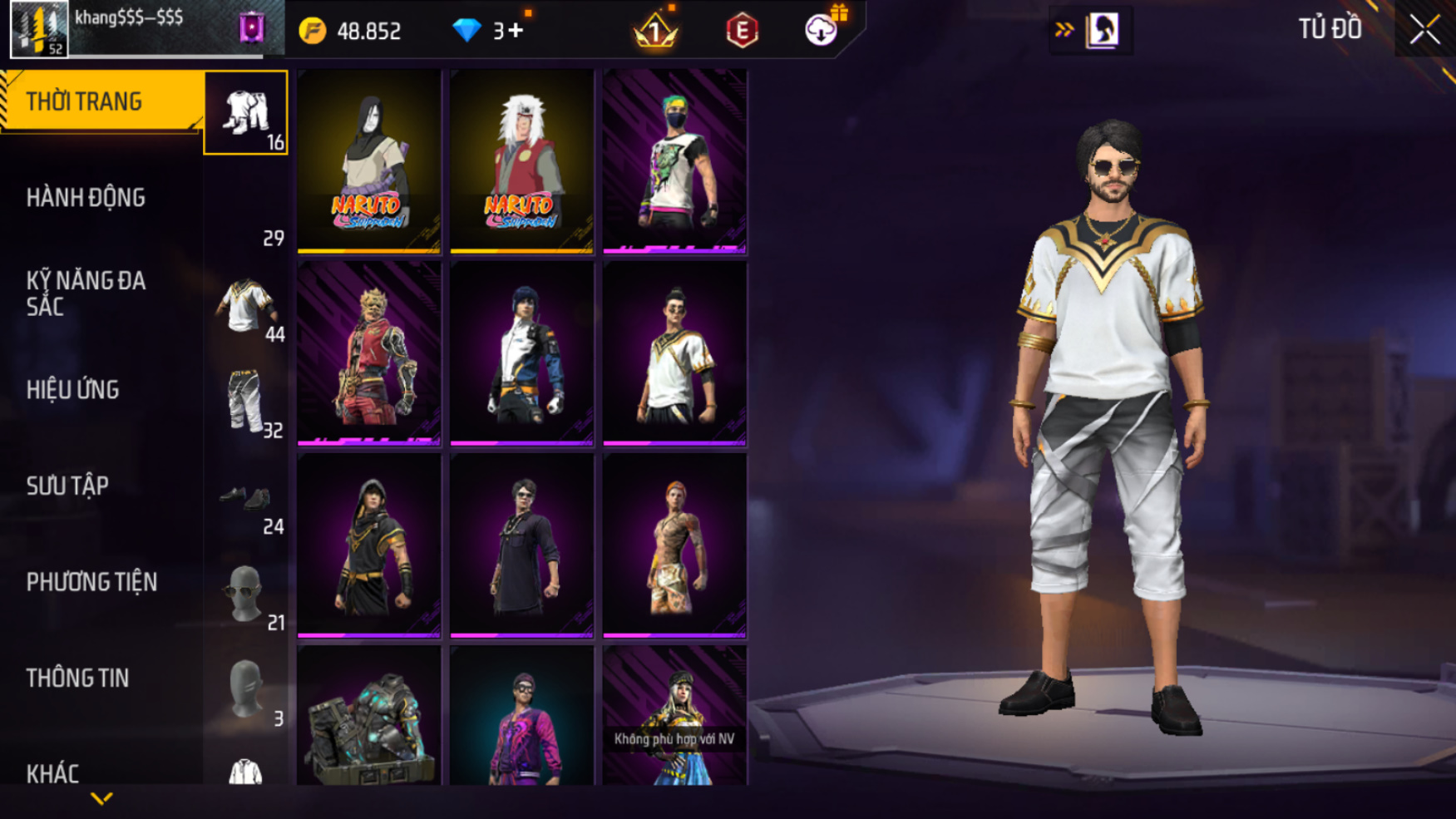Open the pants subcategory icon
1456x819 pixels.
(x=245, y=402)
